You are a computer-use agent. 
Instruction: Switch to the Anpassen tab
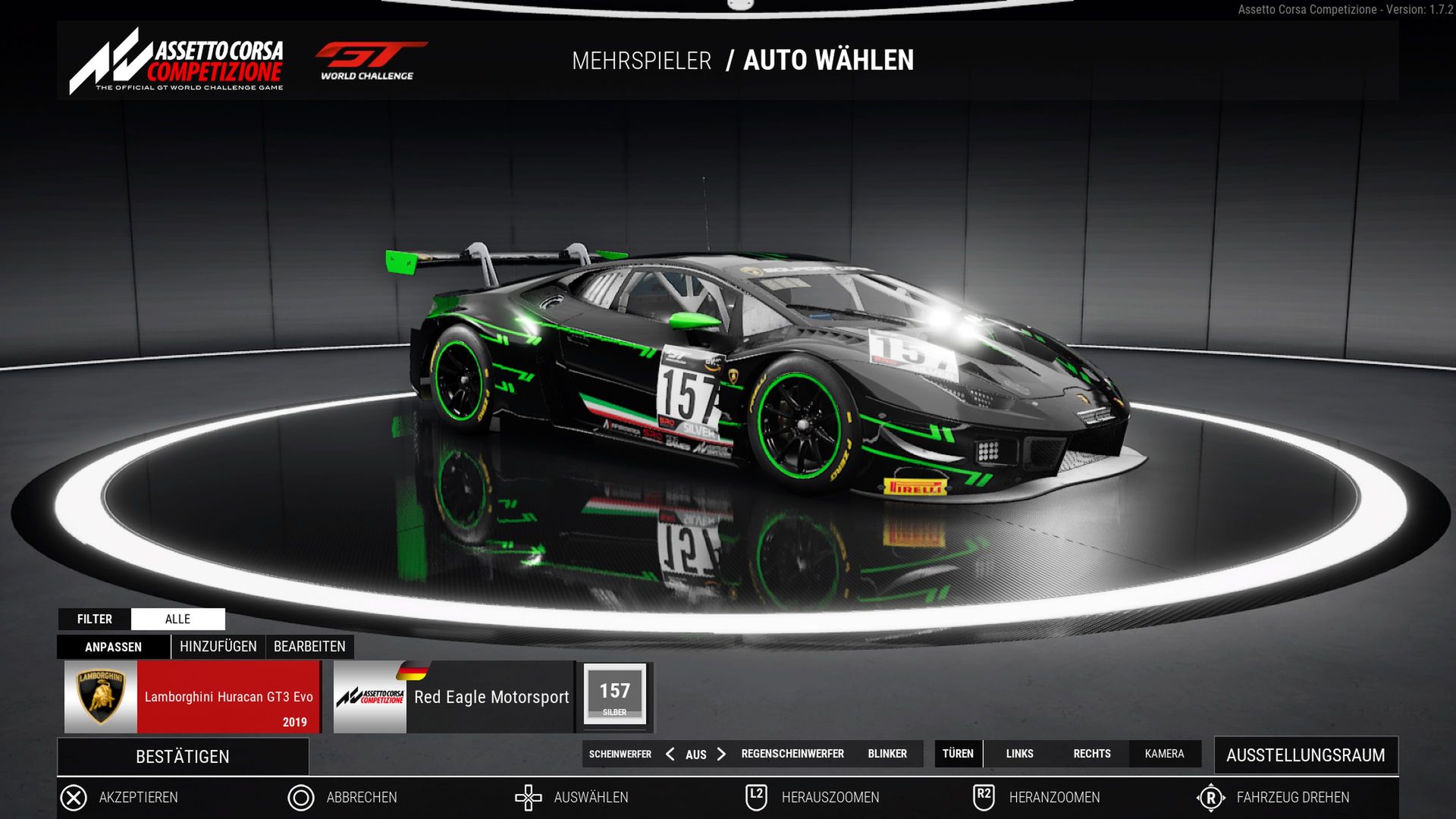click(x=113, y=647)
